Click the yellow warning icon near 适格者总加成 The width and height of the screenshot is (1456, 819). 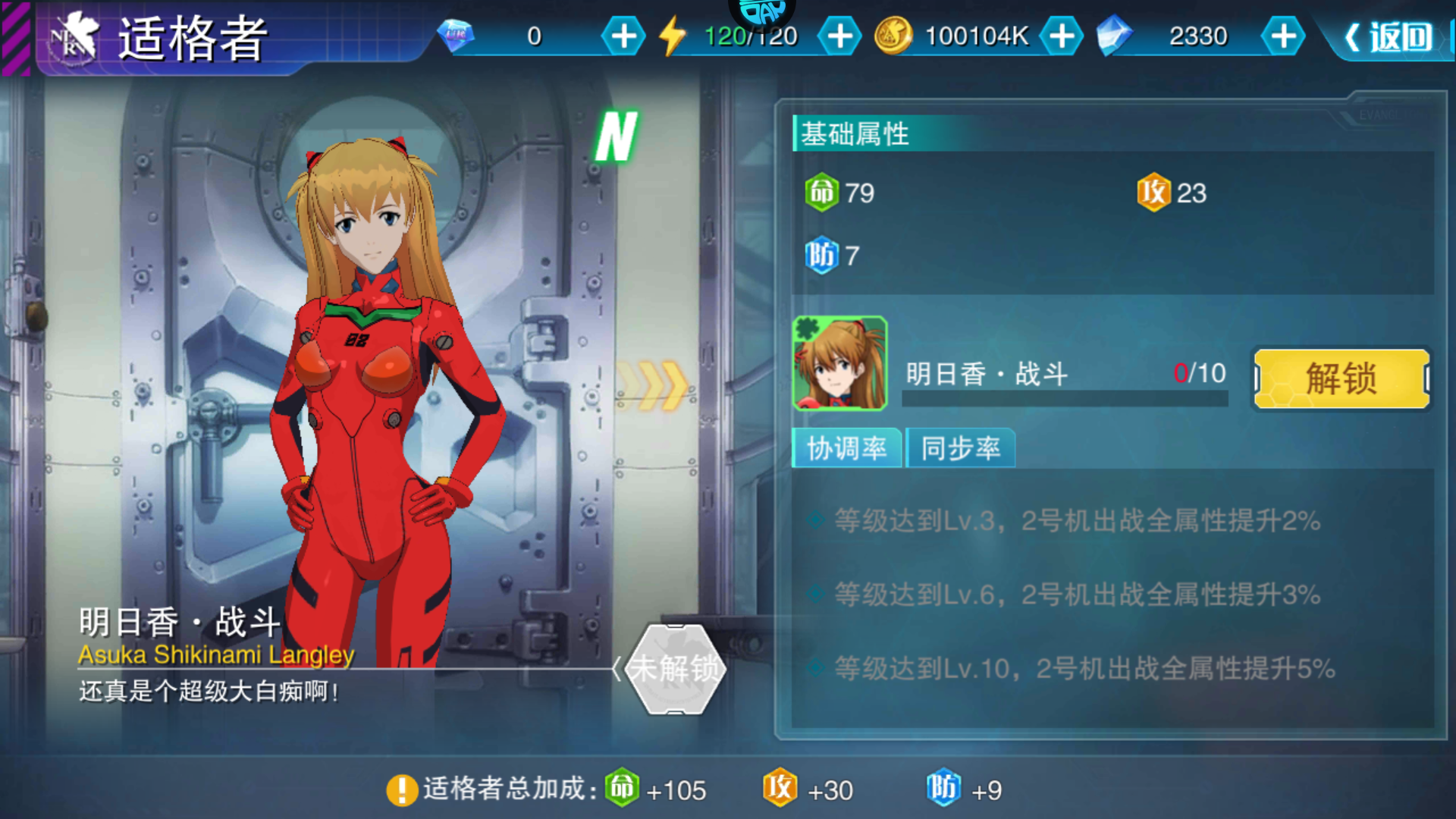tap(400, 789)
